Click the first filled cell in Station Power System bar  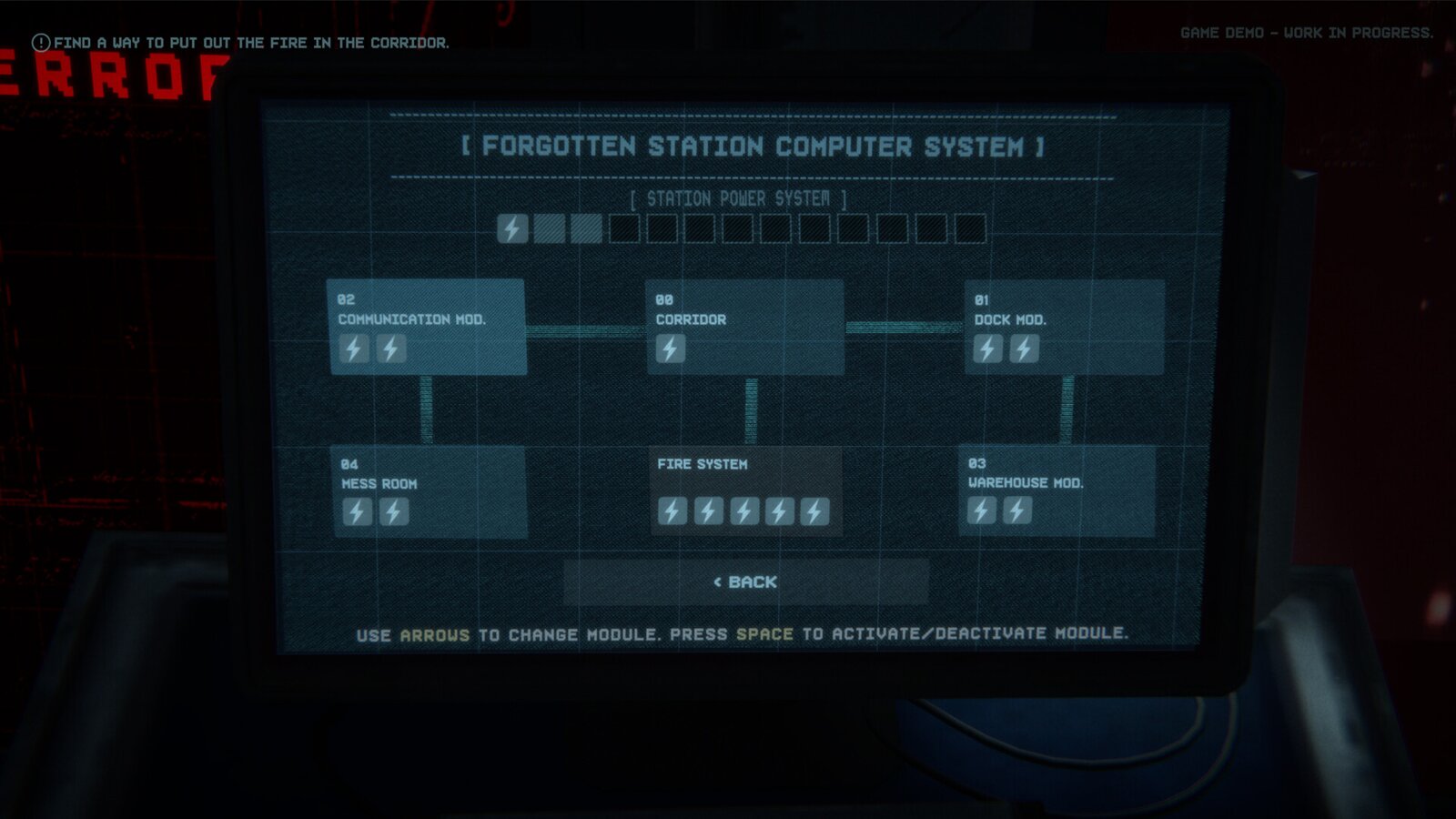click(x=512, y=229)
